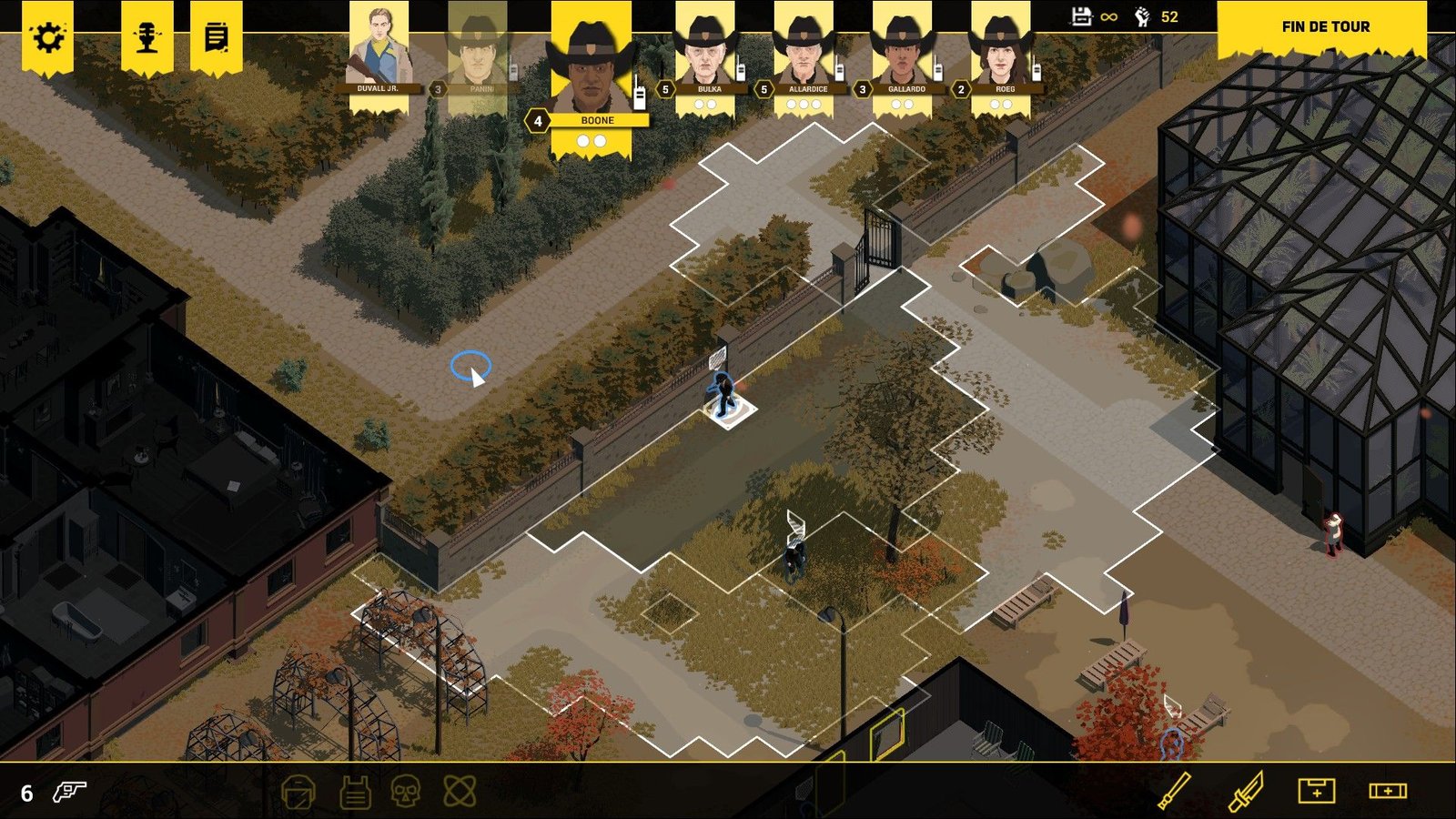Choose the combat knife
This screenshot has height=819, width=1456.
1245,792
